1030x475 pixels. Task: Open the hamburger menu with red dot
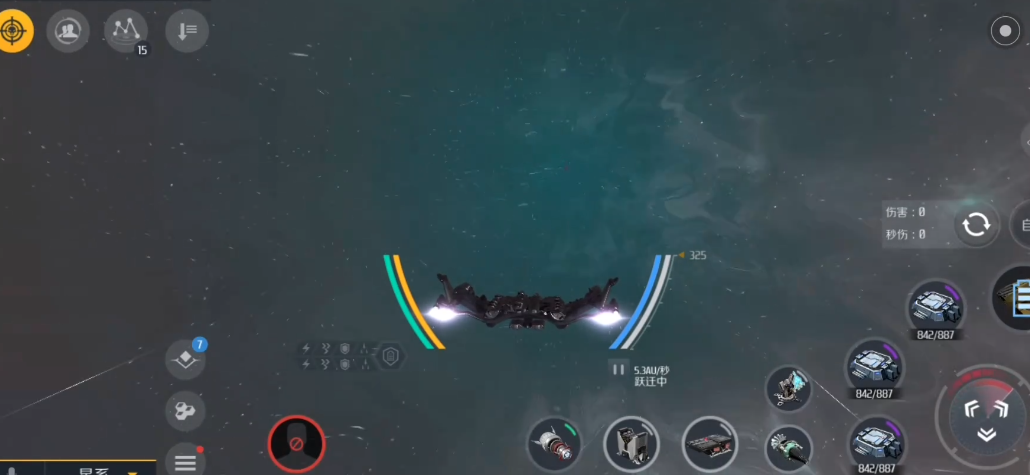click(185, 461)
